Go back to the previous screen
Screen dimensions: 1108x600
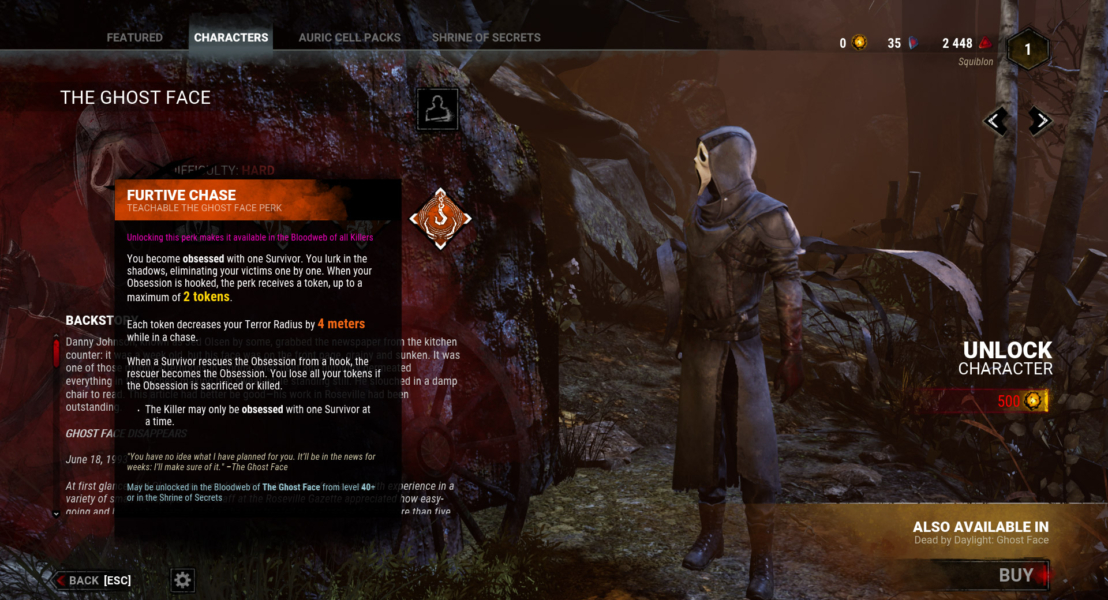tap(93, 580)
